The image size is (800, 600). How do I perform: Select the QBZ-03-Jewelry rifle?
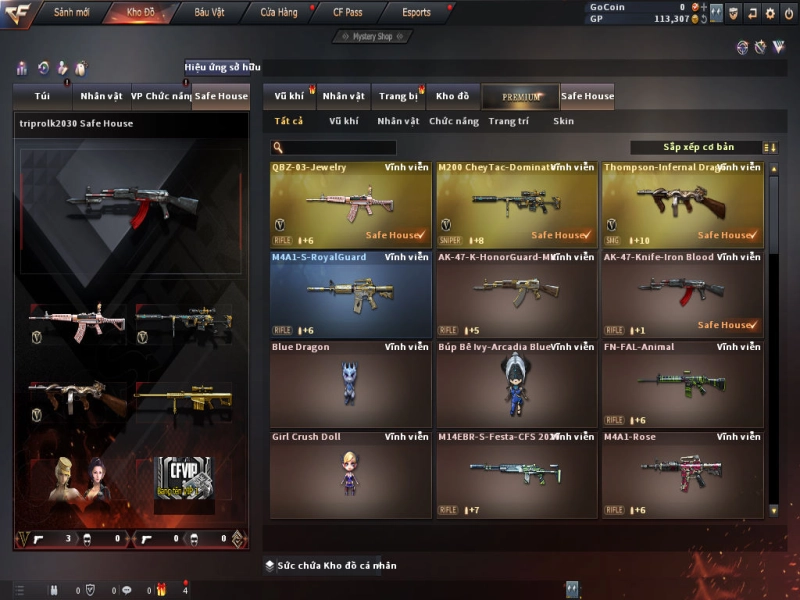pos(350,204)
